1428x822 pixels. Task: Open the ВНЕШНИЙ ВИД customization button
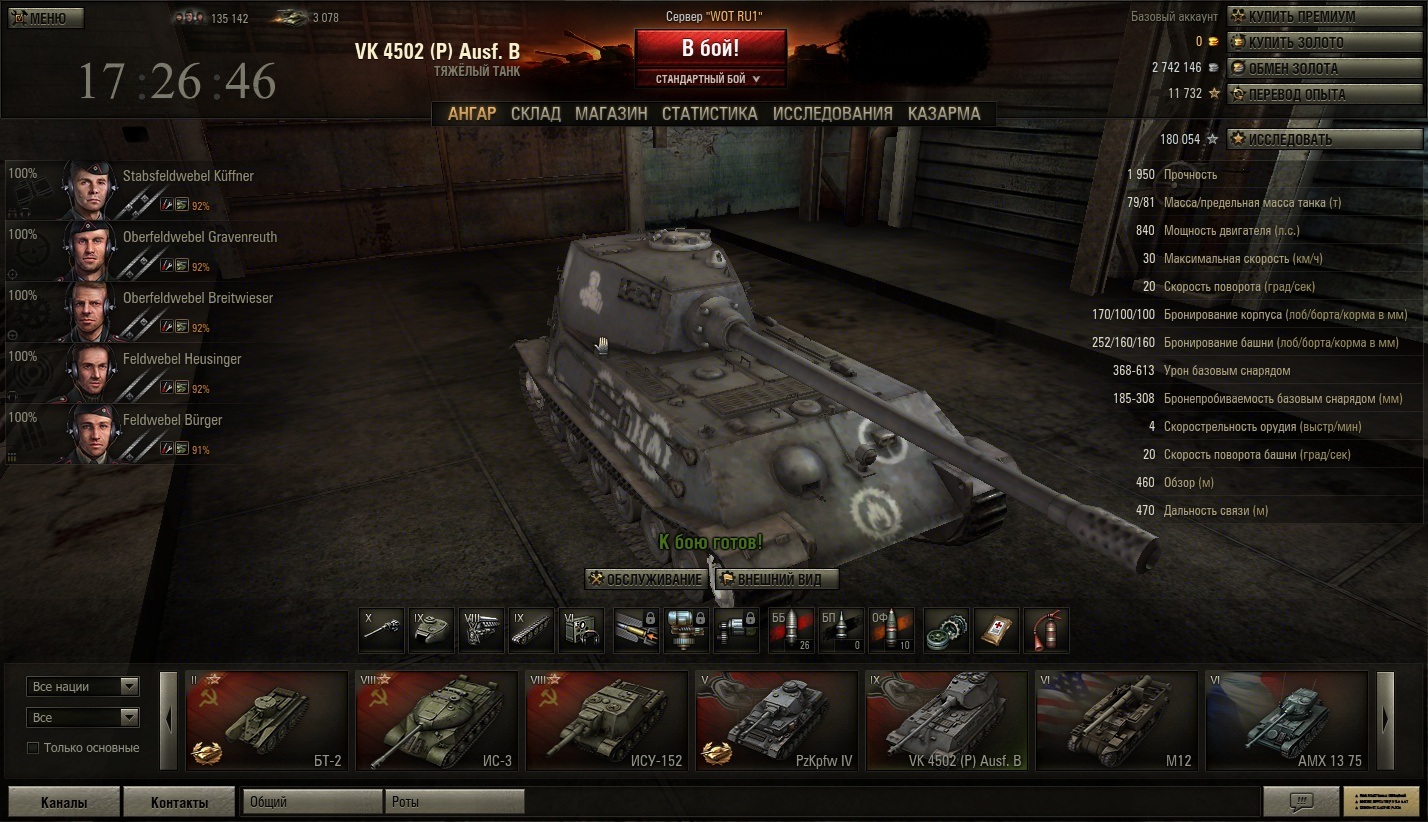coord(777,579)
